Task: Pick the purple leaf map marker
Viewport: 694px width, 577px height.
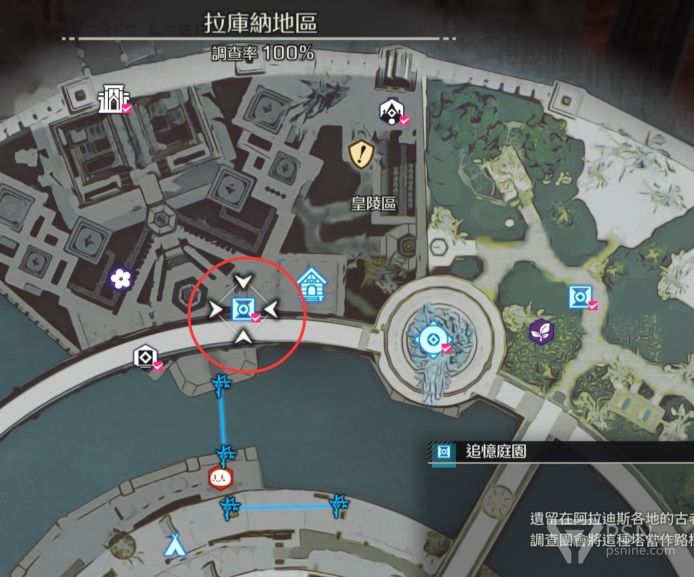Action: click(541, 331)
